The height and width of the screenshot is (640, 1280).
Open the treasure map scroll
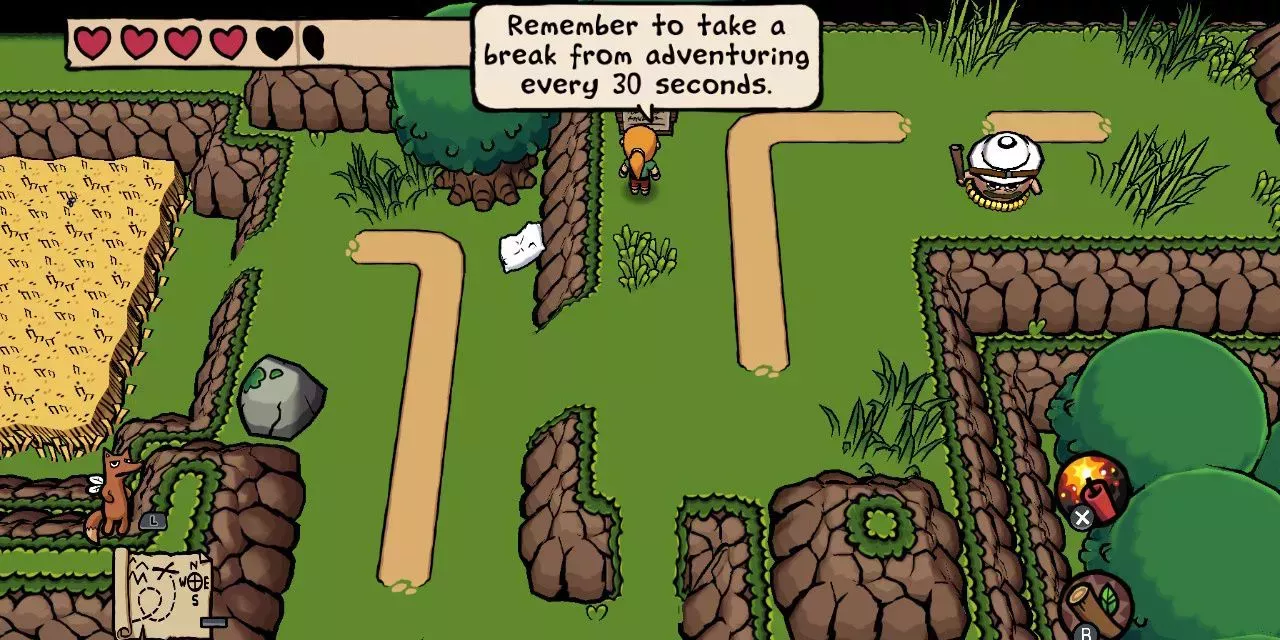click(x=165, y=592)
